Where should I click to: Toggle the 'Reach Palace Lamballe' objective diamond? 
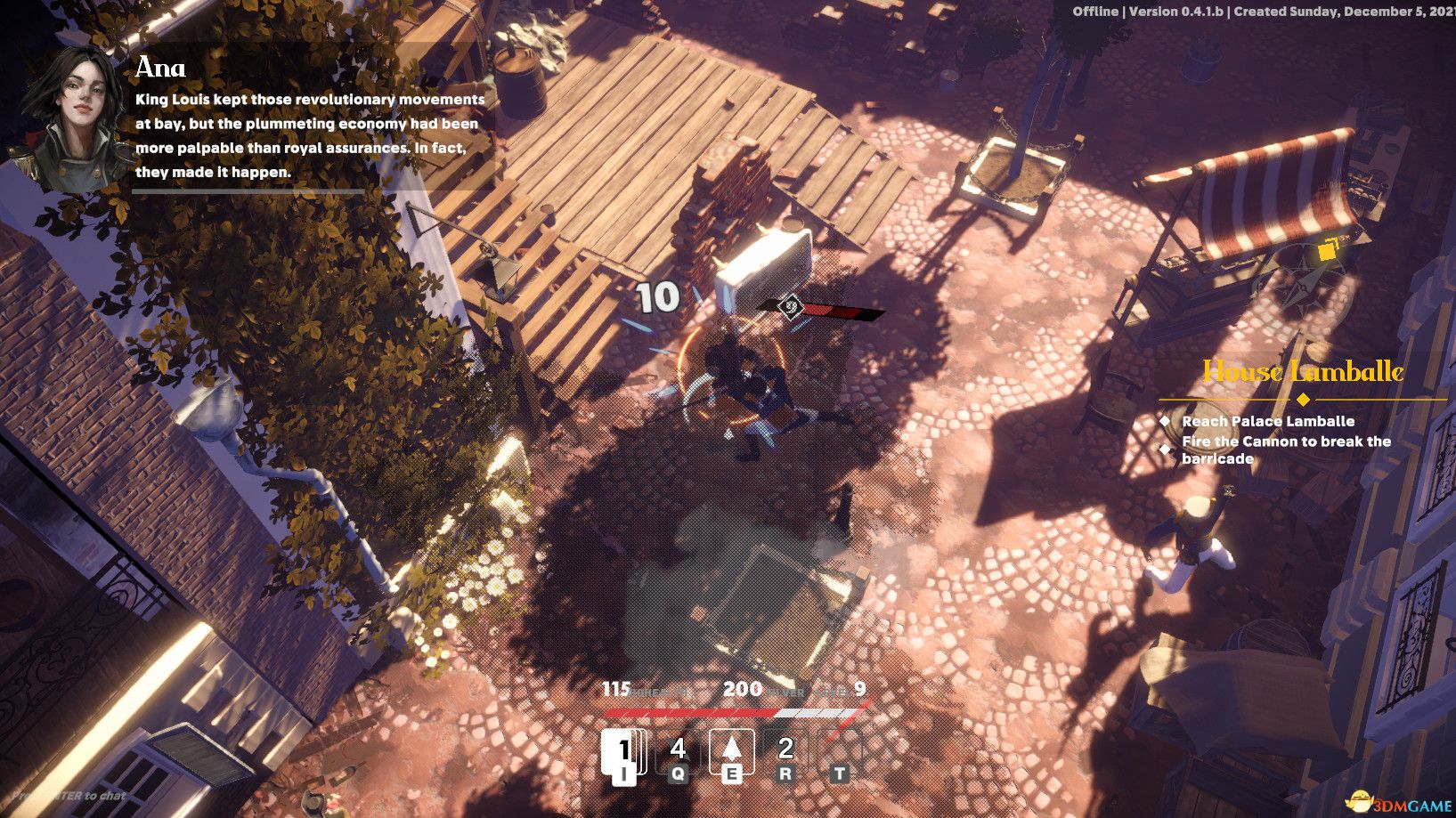(x=1165, y=422)
